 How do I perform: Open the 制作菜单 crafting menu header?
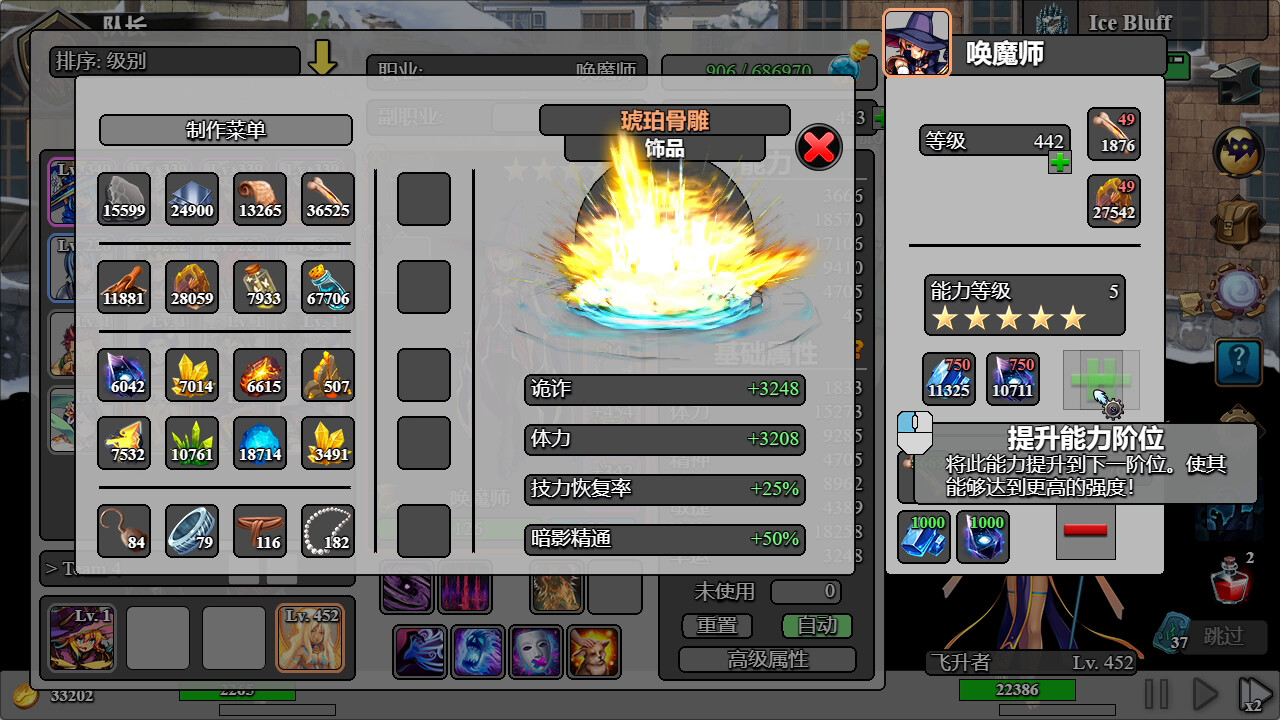tap(225, 130)
